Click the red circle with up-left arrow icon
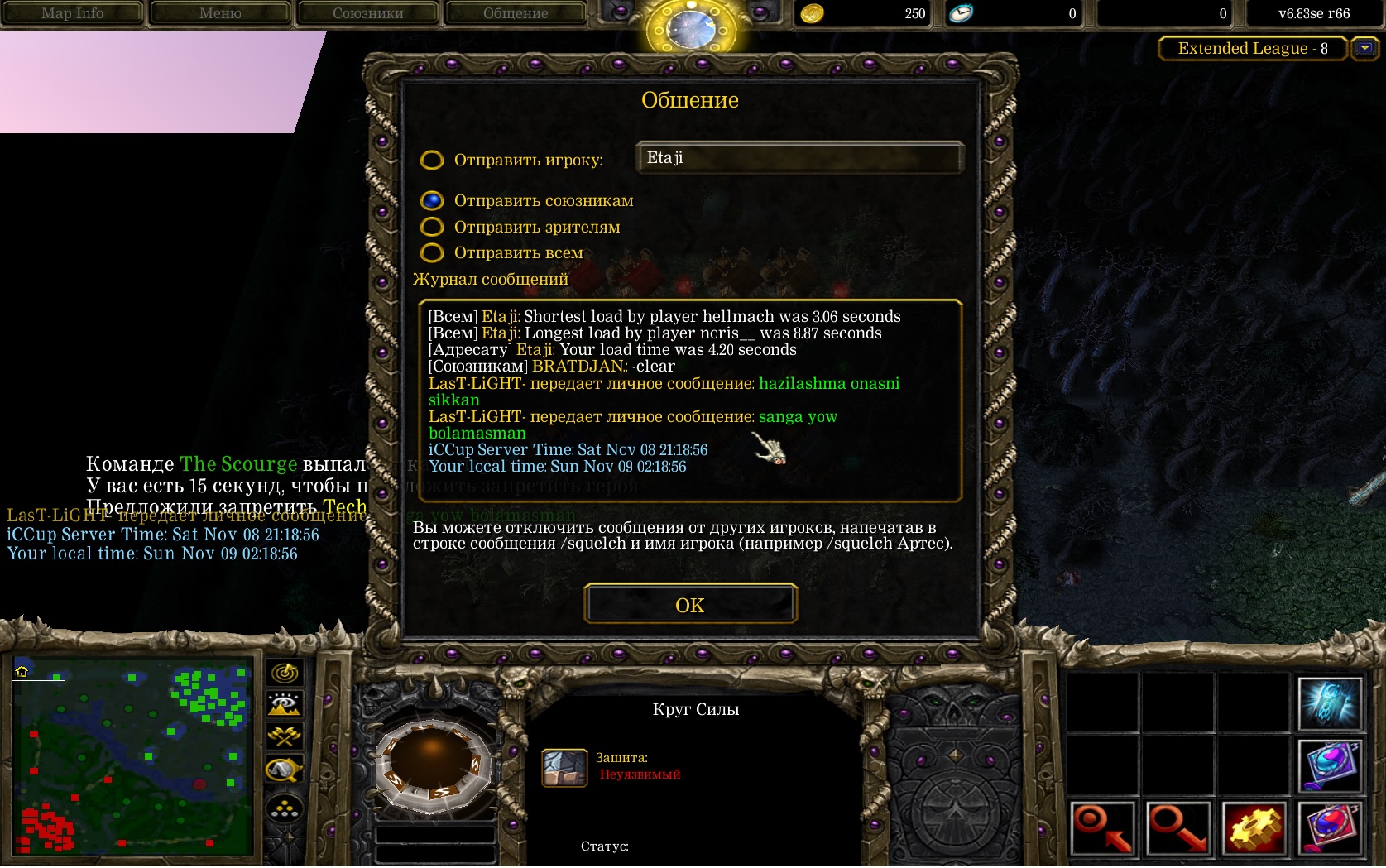Screen dimensions: 1386x868 1102,828
